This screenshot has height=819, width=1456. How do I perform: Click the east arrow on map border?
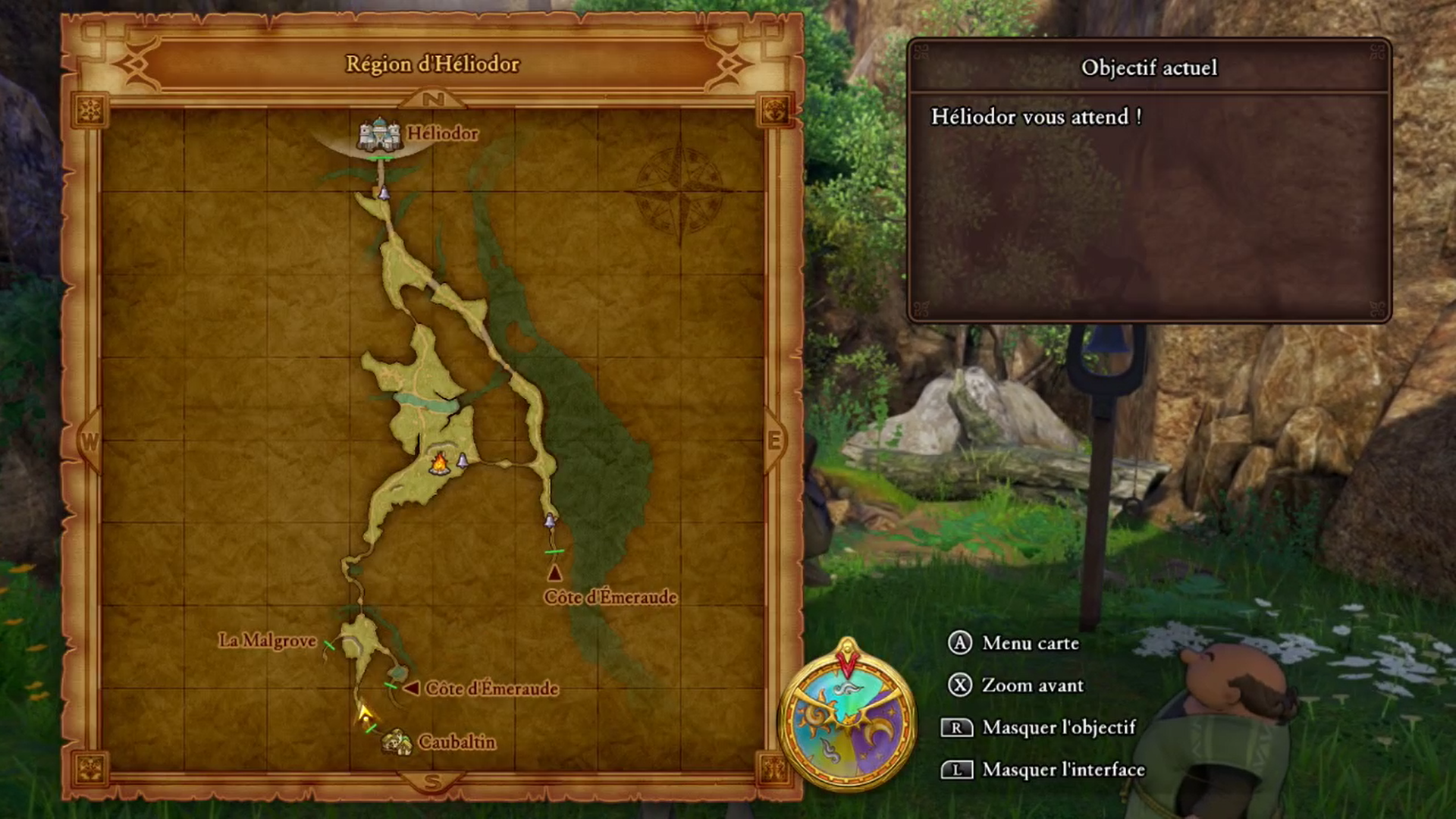pos(773,441)
